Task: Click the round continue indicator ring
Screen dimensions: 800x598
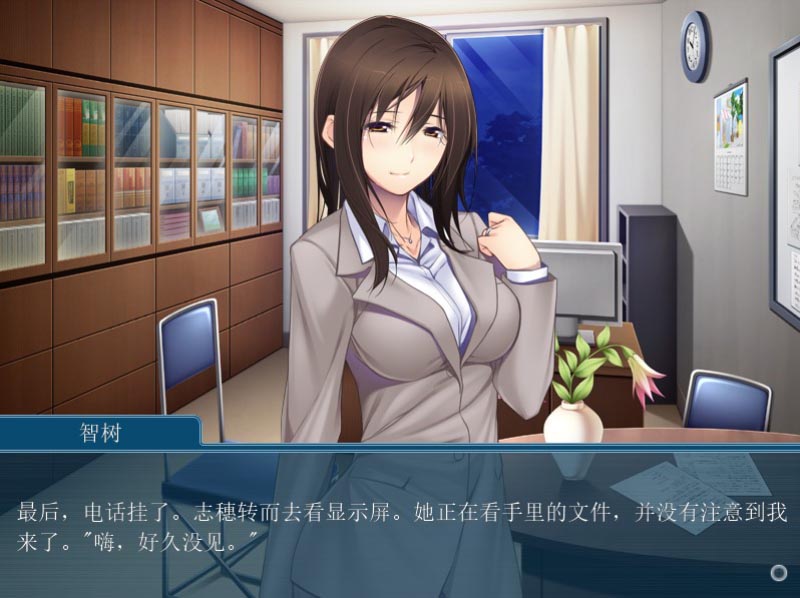Action: pyautogui.click(x=779, y=573)
